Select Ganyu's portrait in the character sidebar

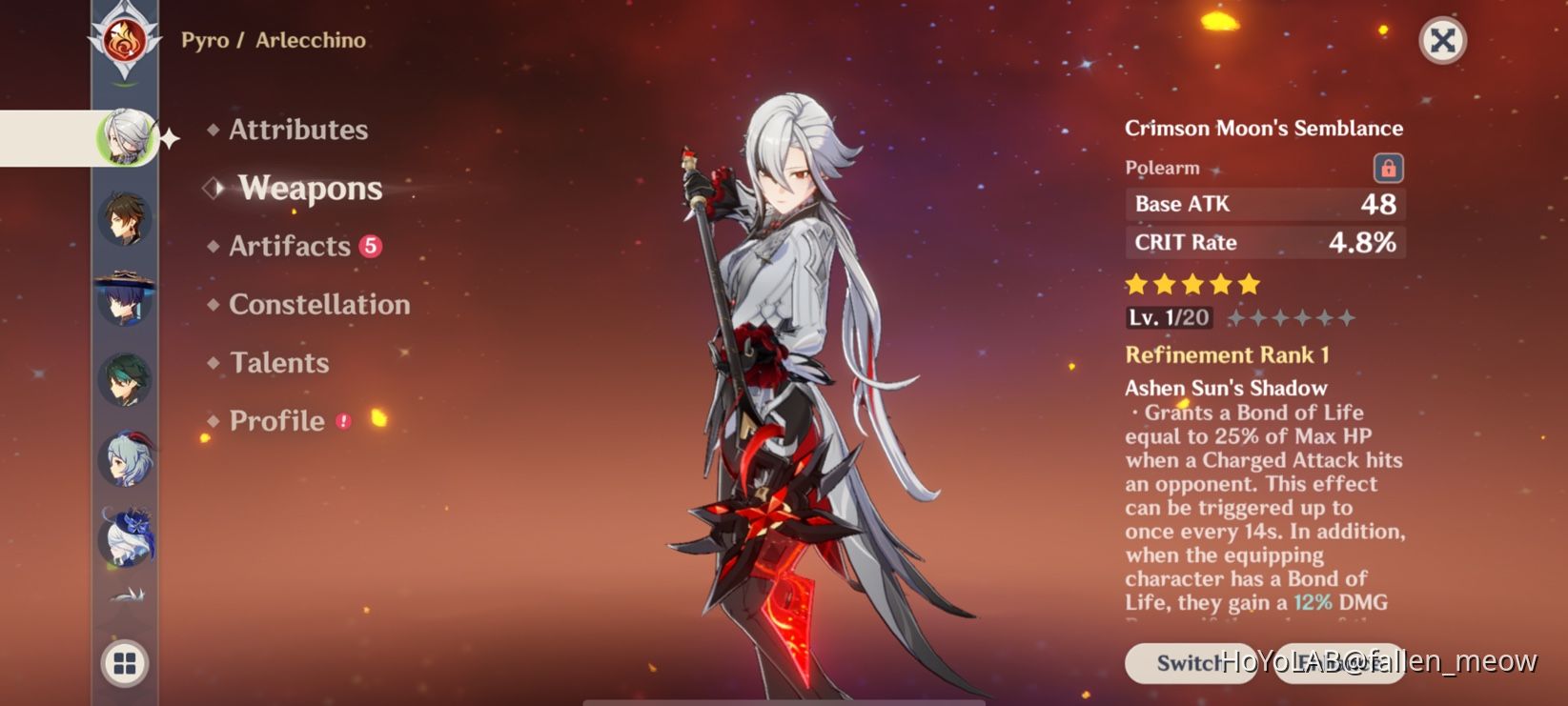pyautogui.click(x=124, y=457)
